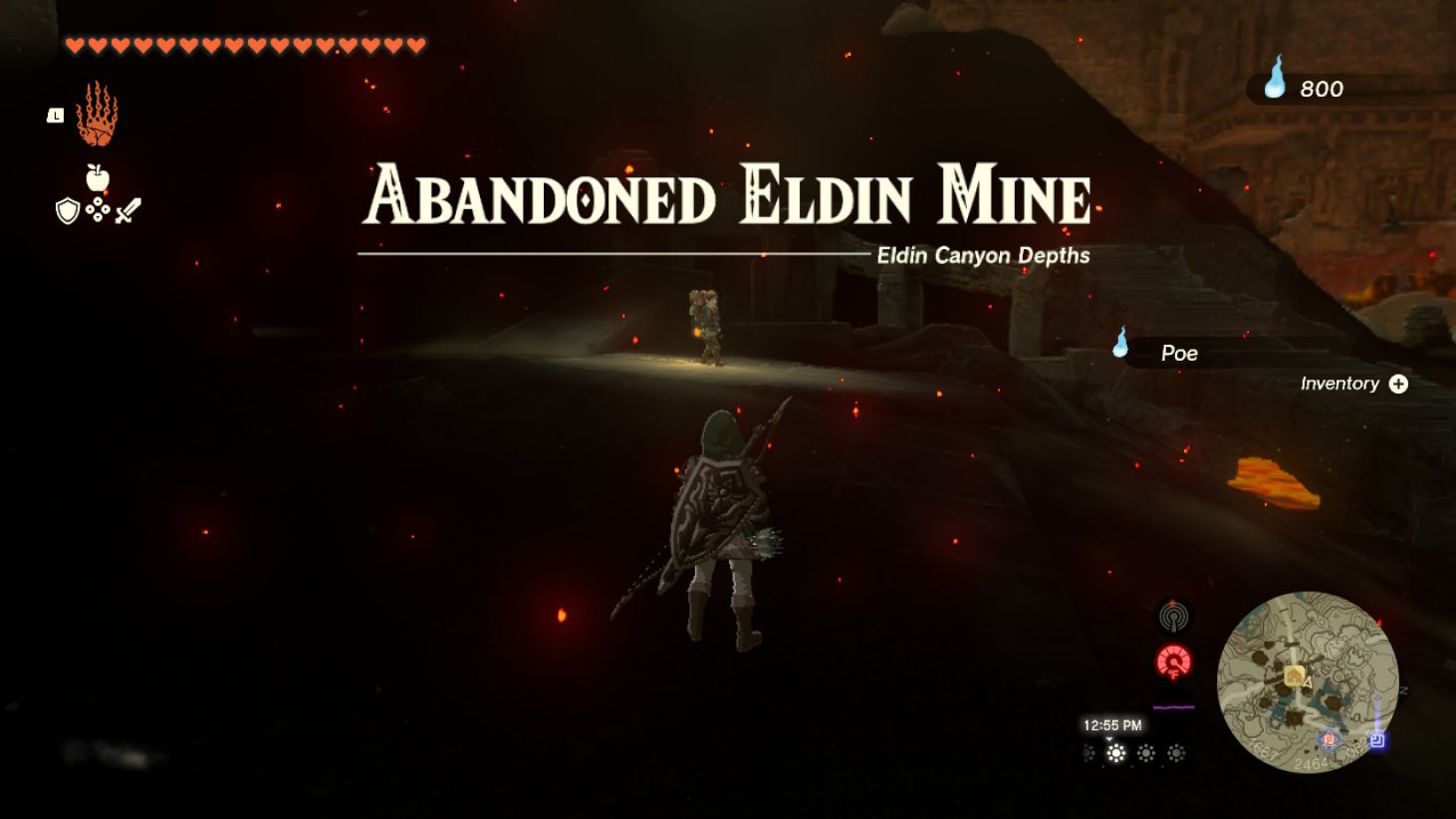Click the highlighted sun weather symbol
The width and height of the screenshot is (1456, 819).
pyautogui.click(x=1117, y=755)
